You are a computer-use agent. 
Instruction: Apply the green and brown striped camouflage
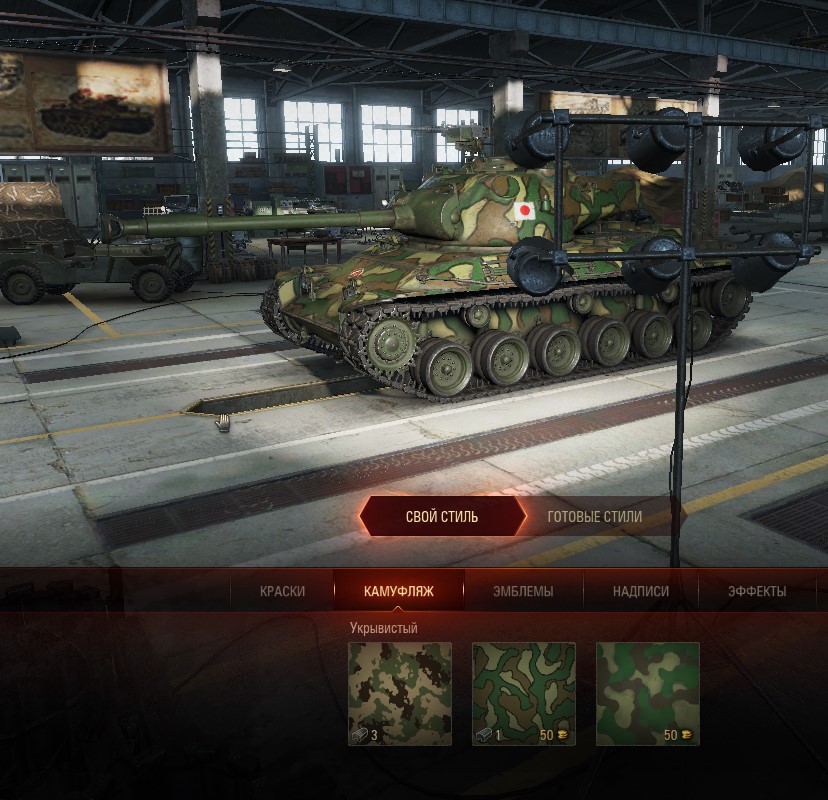point(524,694)
